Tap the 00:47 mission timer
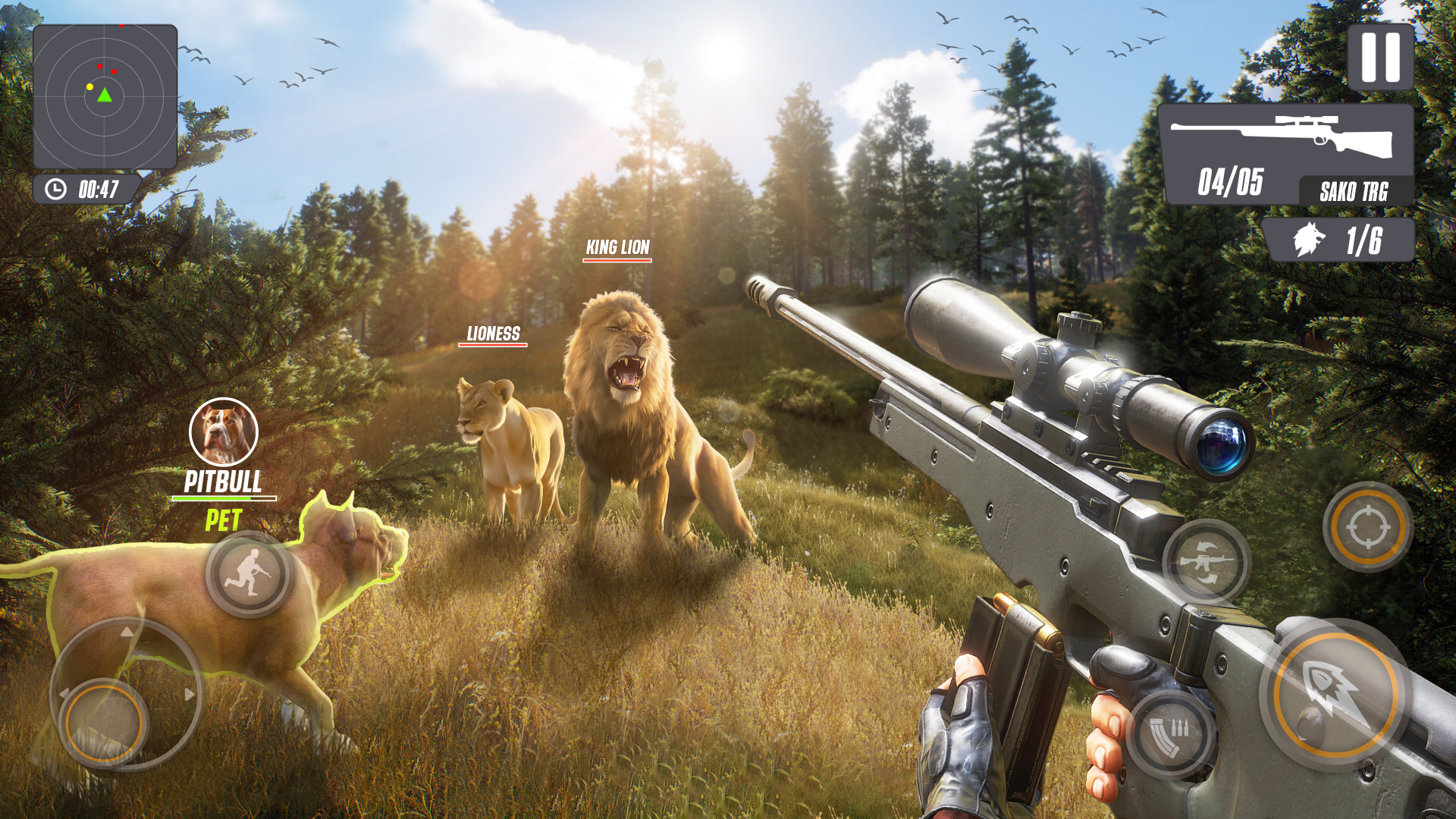1456x819 pixels. coord(99,190)
